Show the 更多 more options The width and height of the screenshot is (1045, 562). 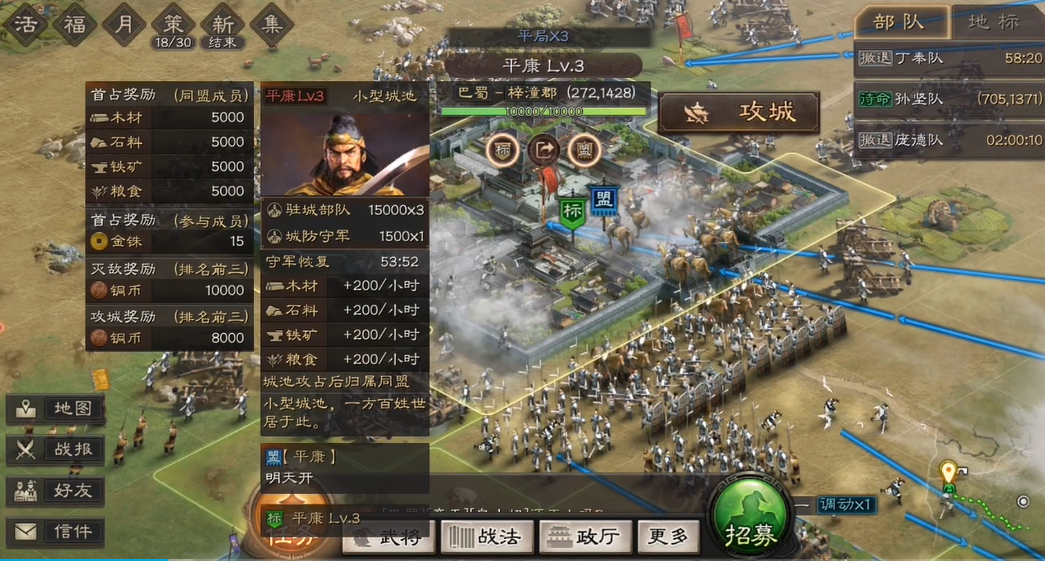tap(668, 537)
